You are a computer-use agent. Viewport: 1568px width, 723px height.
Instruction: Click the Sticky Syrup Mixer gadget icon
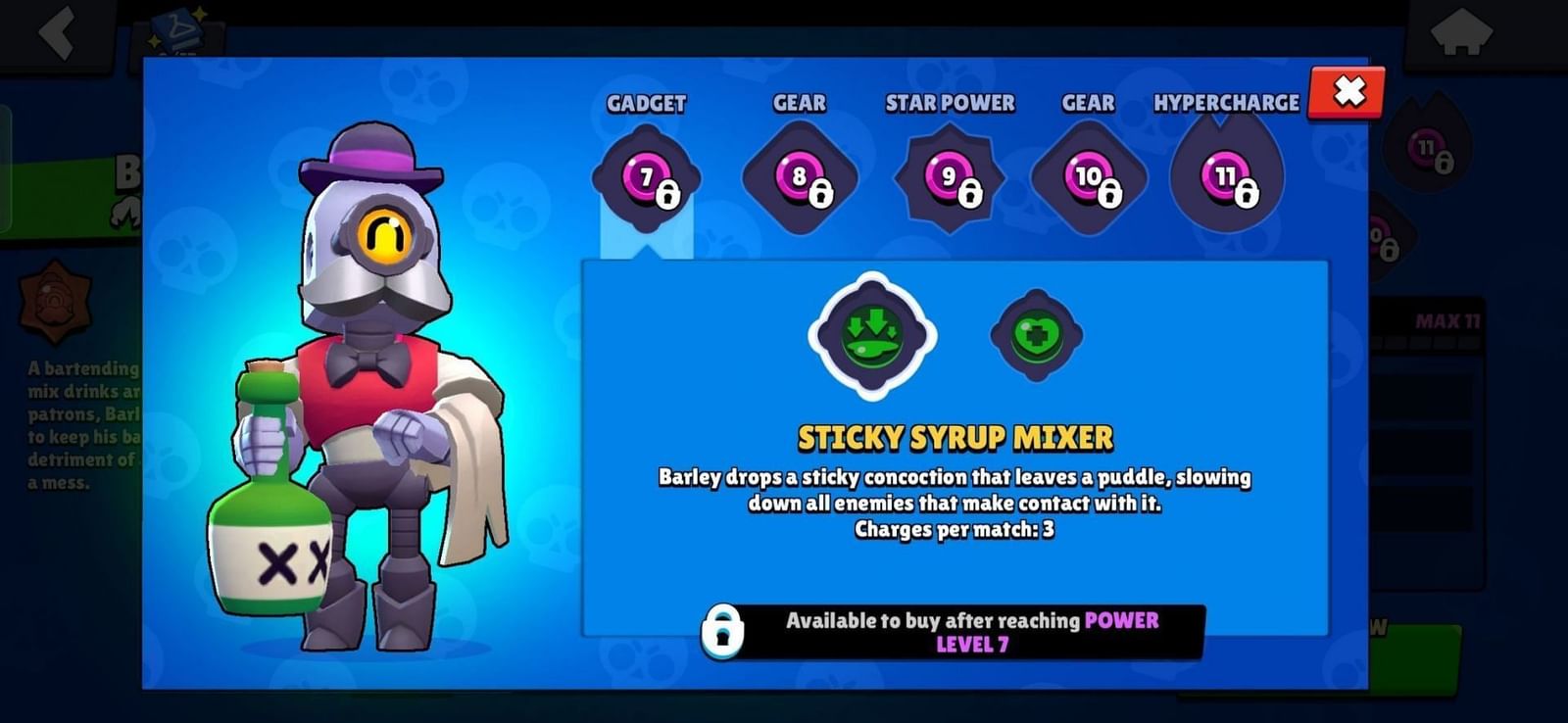coord(870,338)
